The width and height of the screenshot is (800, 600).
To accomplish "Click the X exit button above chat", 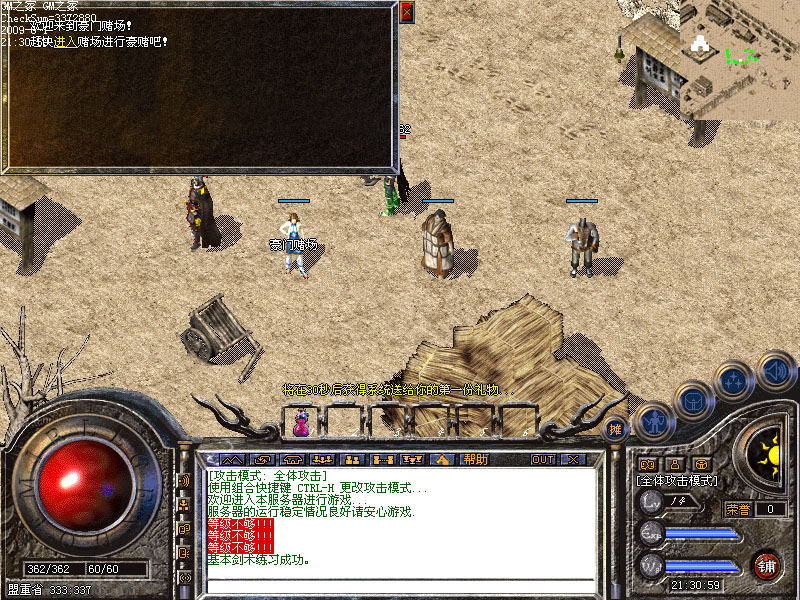I will tap(573, 459).
